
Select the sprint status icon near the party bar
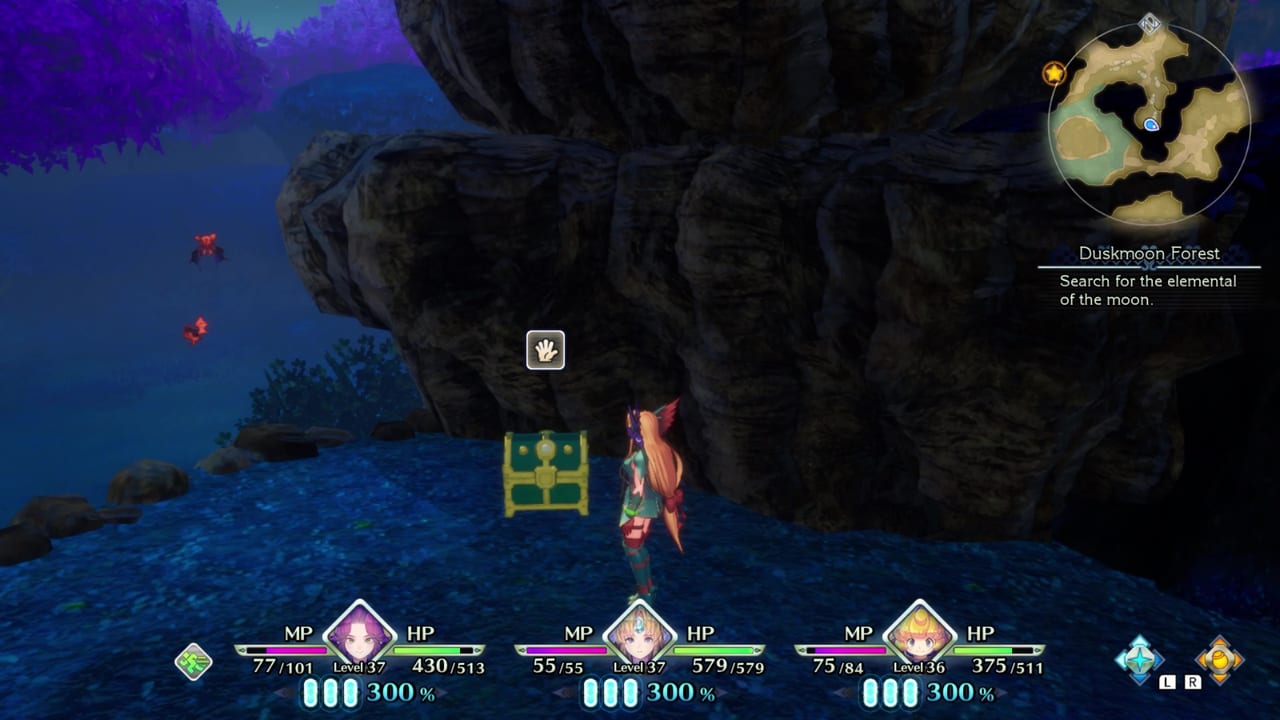195,662
